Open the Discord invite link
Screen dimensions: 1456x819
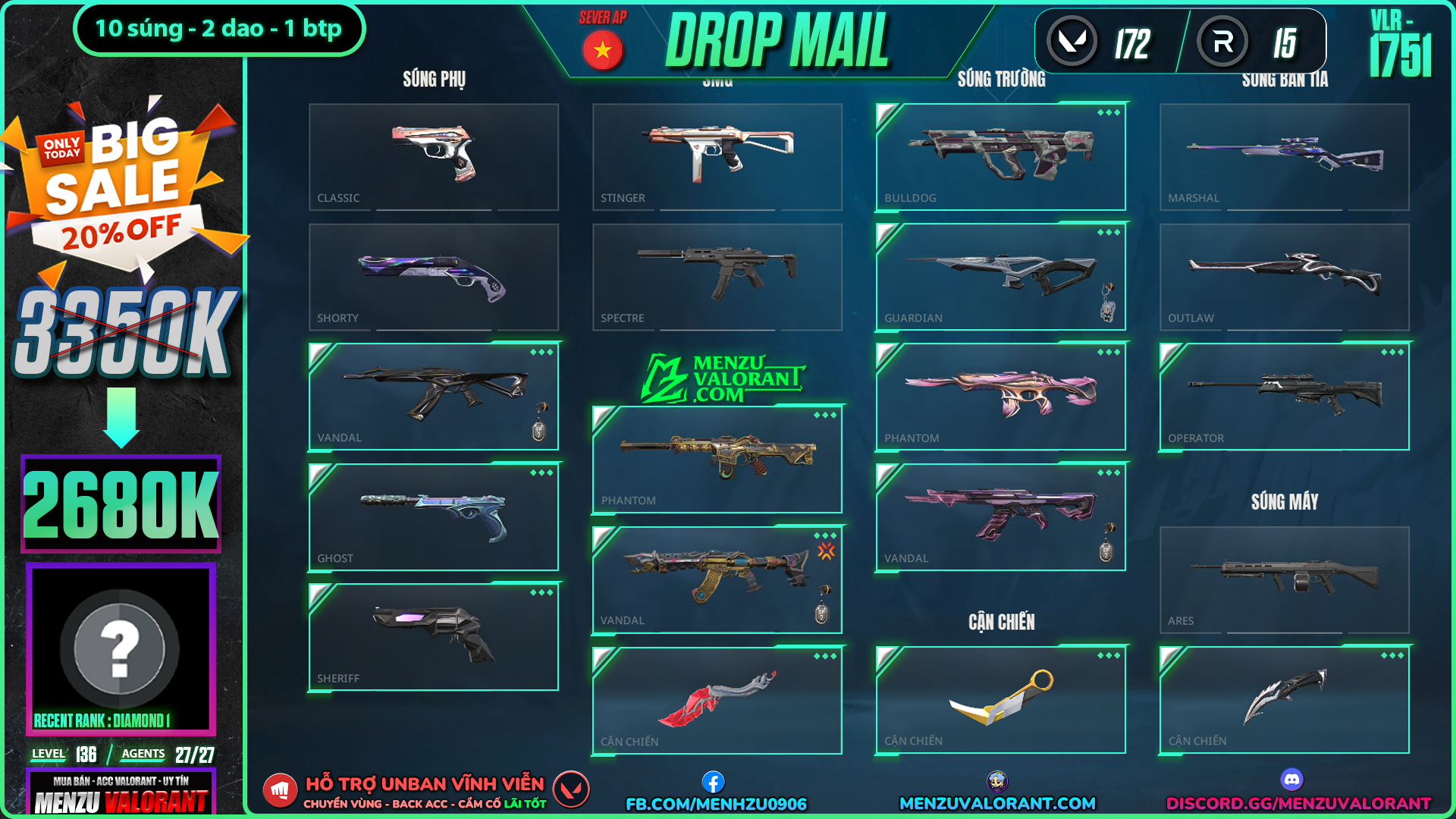coord(1298,803)
